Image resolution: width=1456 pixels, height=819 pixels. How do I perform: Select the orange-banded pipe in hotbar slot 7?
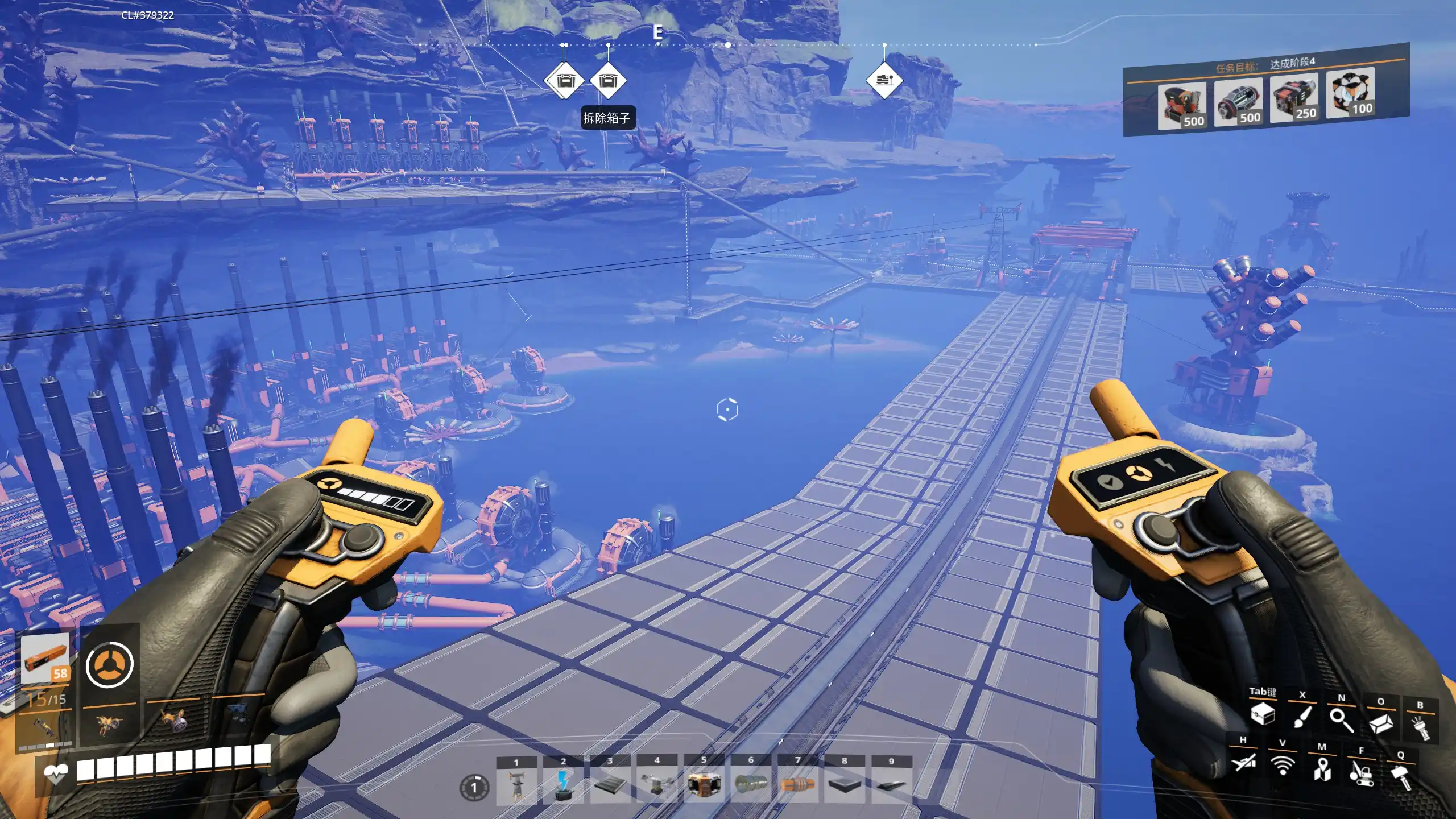[x=797, y=786]
